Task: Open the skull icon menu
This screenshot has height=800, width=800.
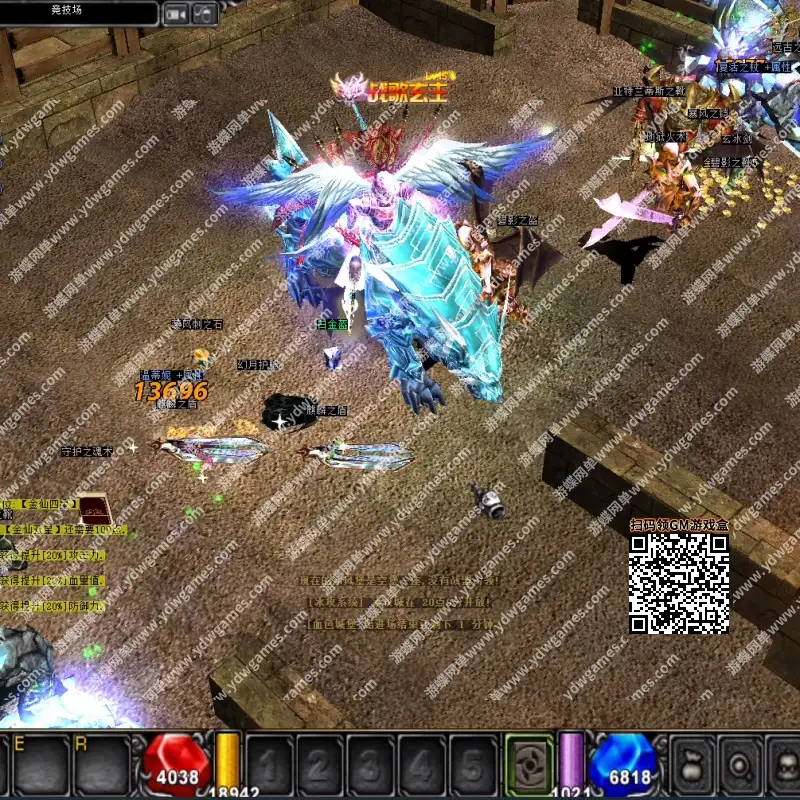Action: (787, 765)
